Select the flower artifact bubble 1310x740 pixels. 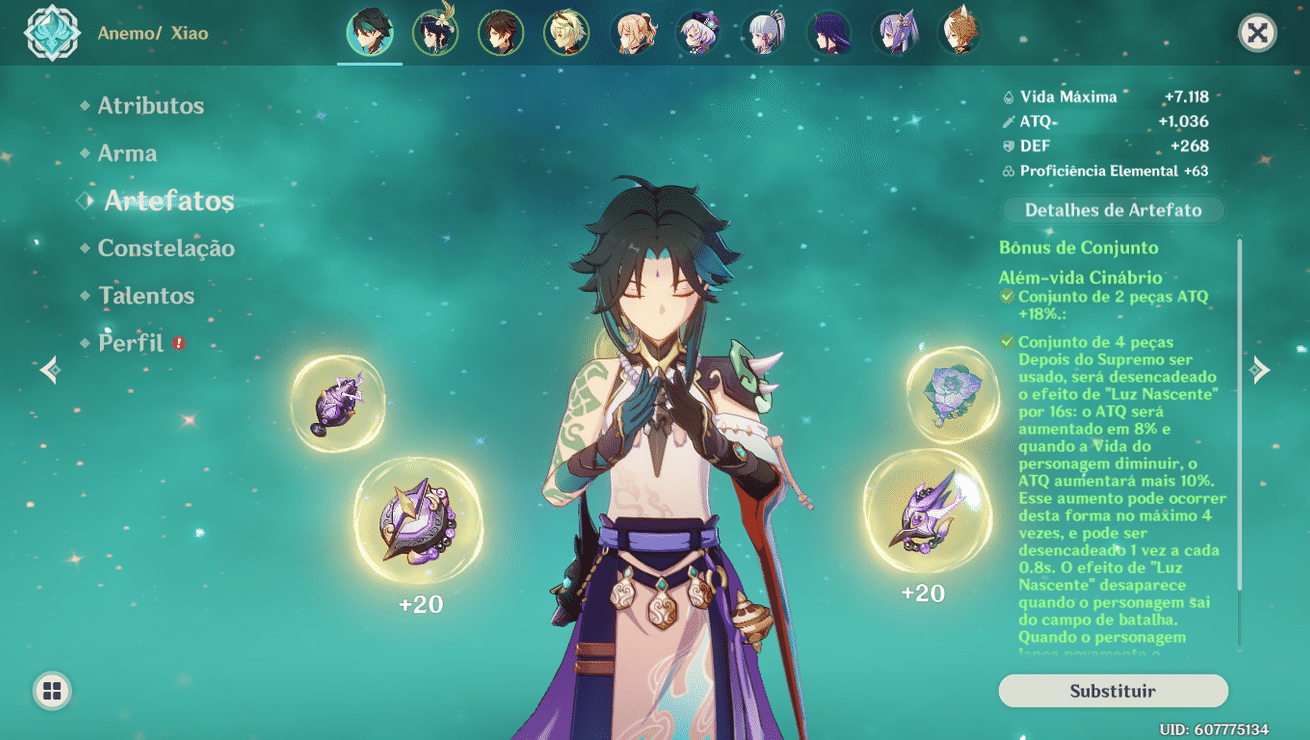pyautogui.click(x=951, y=393)
